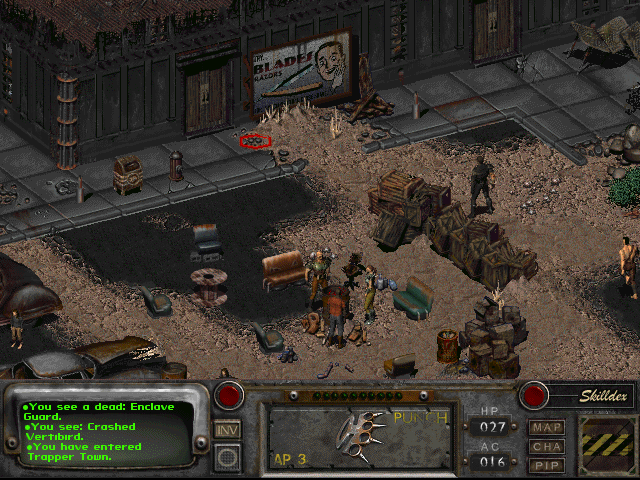Show the character sheet via CHA
Image resolution: width=640 pixels, height=480 pixels.
click(x=546, y=446)
